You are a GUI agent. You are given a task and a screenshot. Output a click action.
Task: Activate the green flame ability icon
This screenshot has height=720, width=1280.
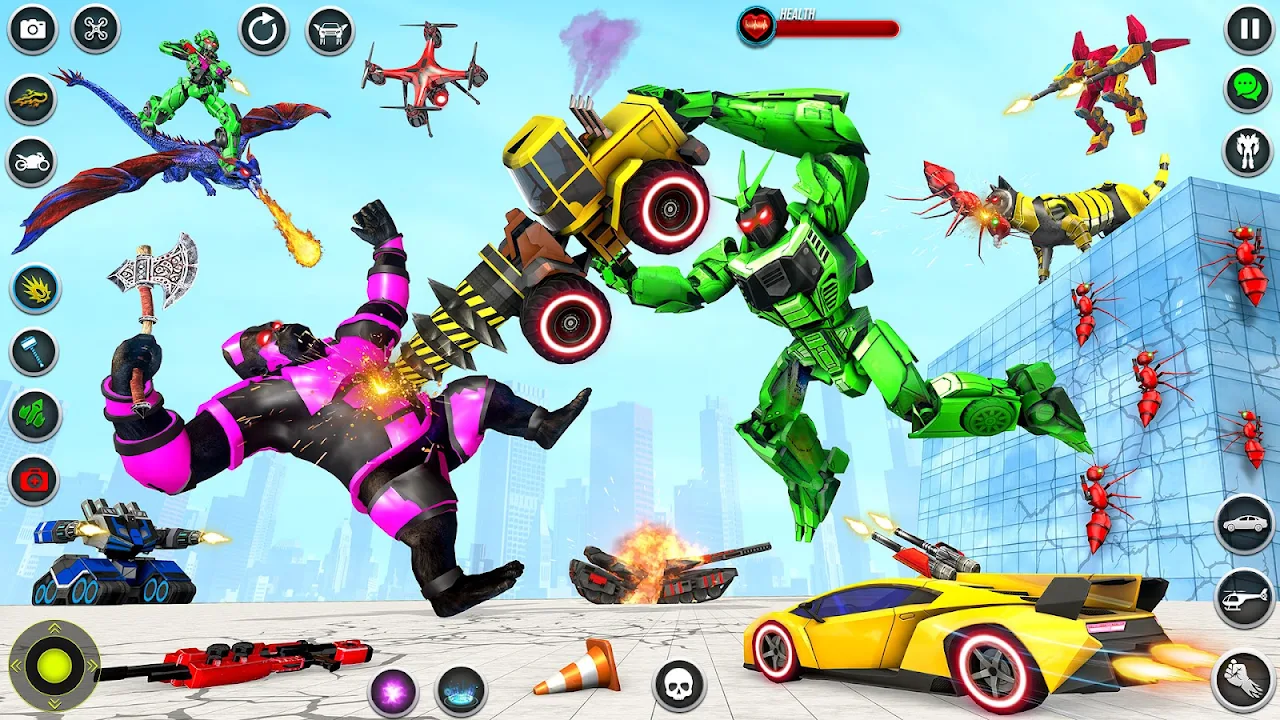click(35, 416)
